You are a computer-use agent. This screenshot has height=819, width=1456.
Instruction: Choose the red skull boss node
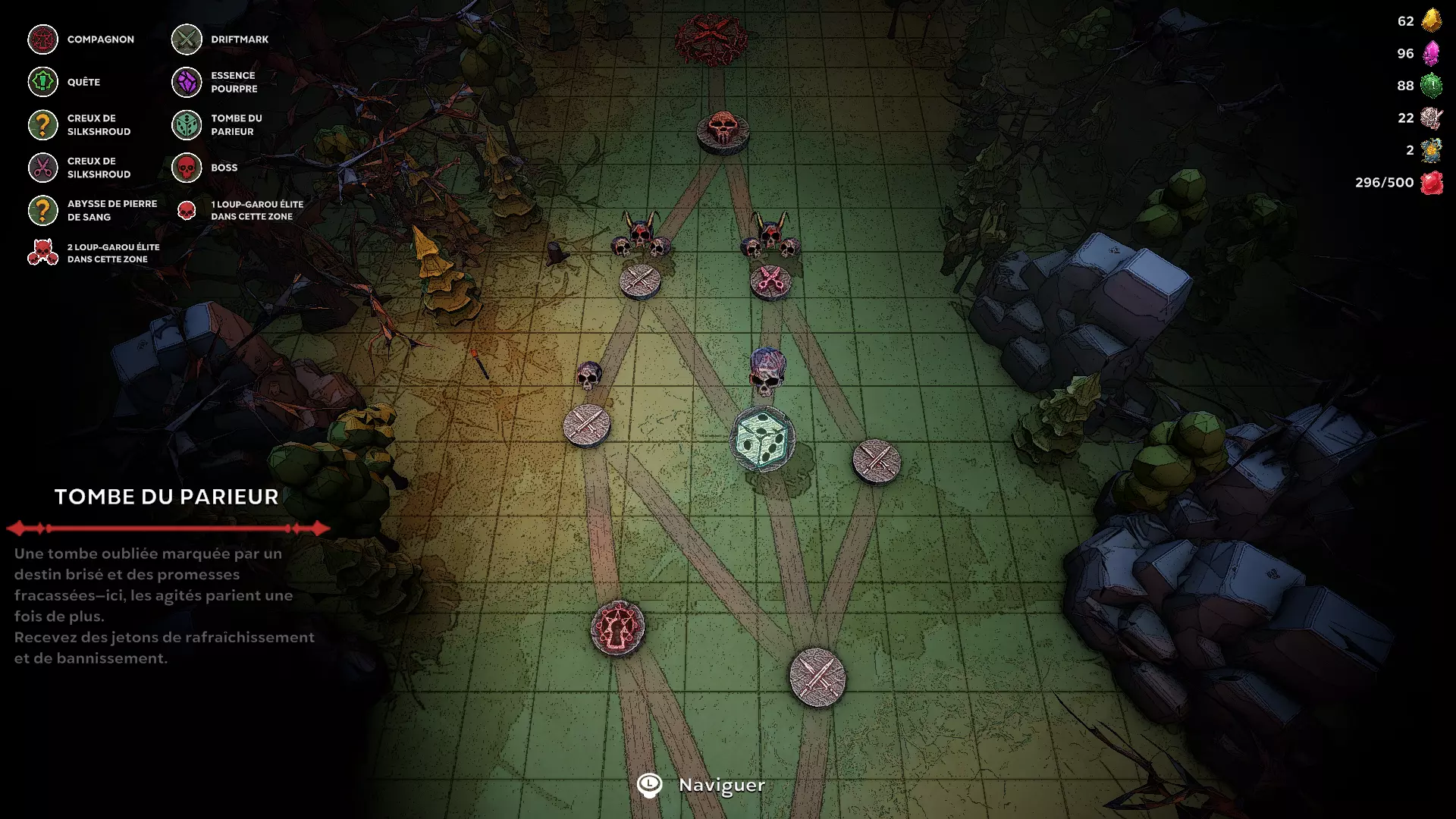(x=723, y=131)
